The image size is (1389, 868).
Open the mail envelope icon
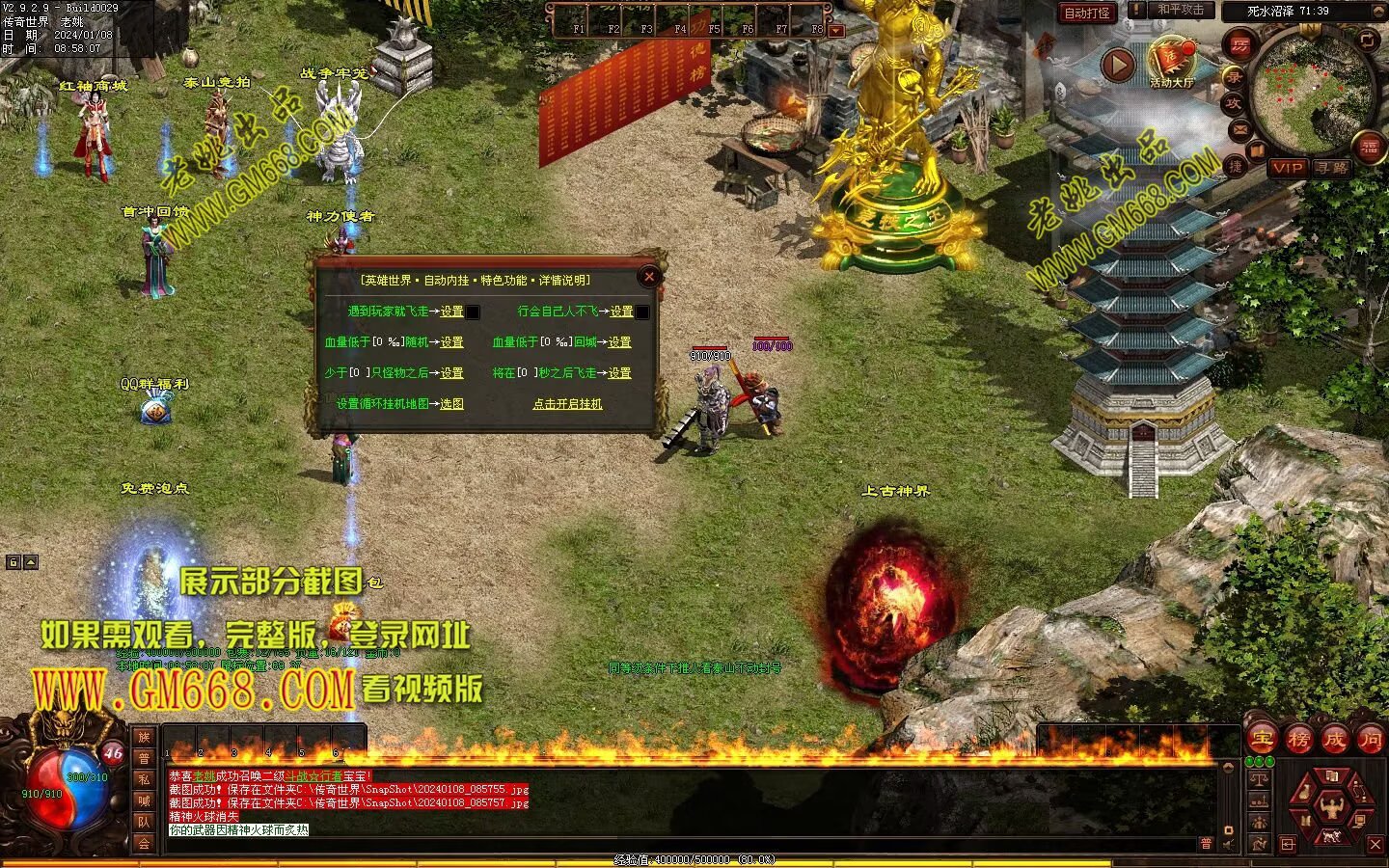(x=1239, y=129)
